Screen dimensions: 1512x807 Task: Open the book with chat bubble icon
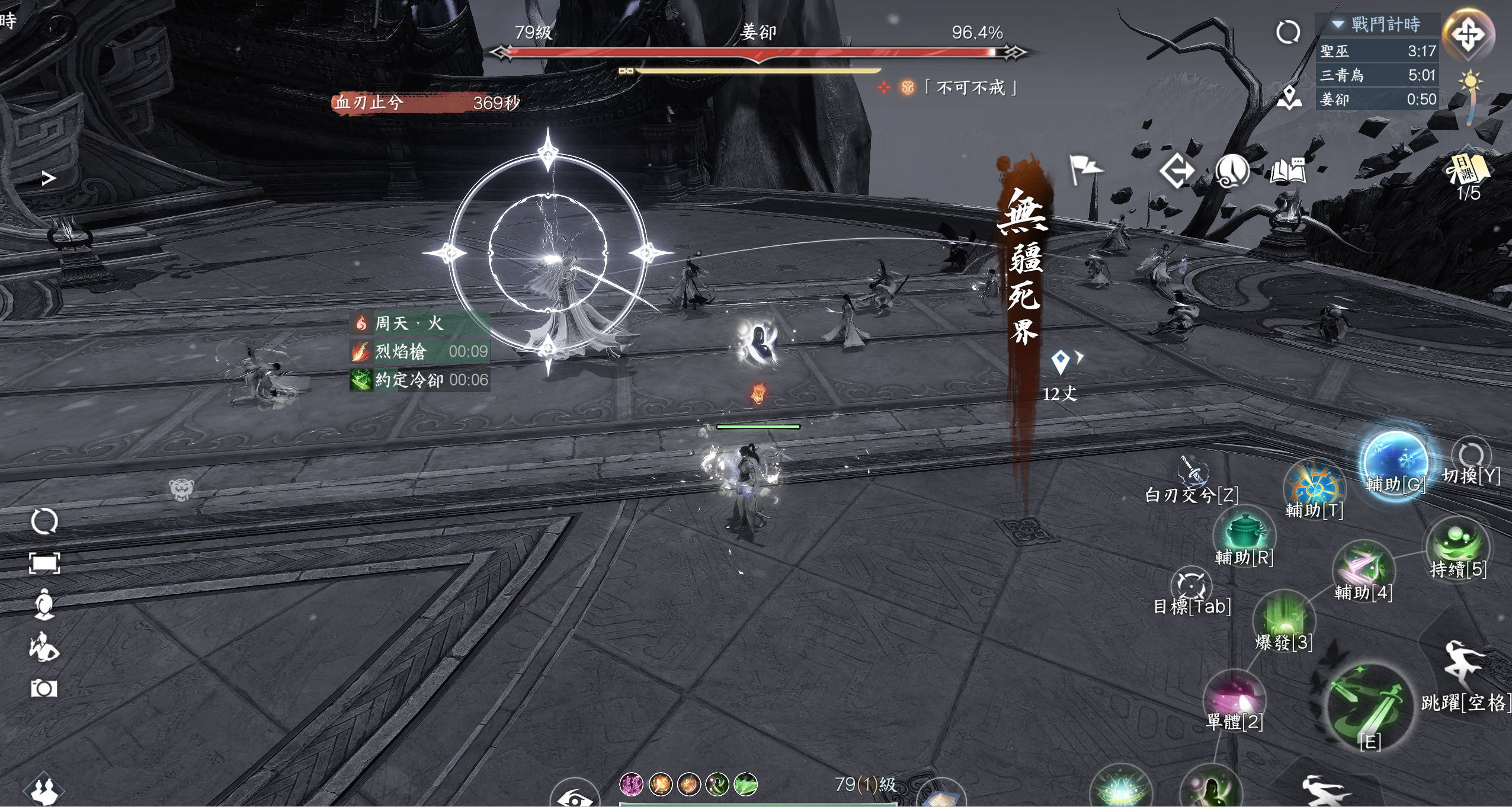point(1287,172)
